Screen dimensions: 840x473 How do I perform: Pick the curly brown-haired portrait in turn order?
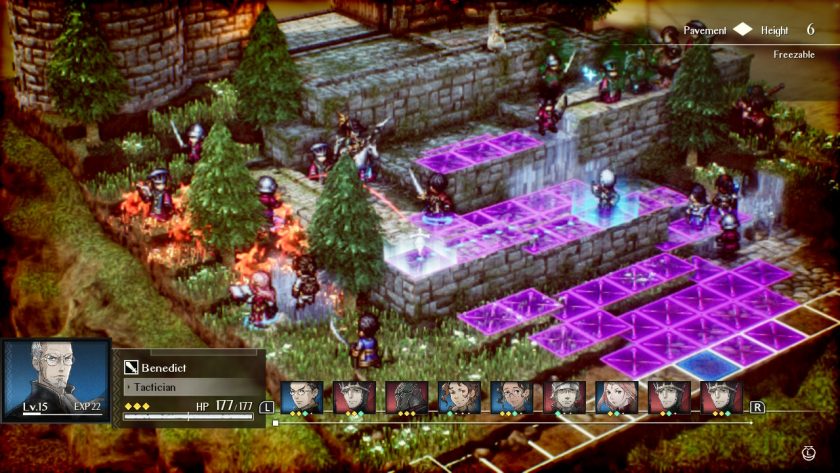click(459, 397)
